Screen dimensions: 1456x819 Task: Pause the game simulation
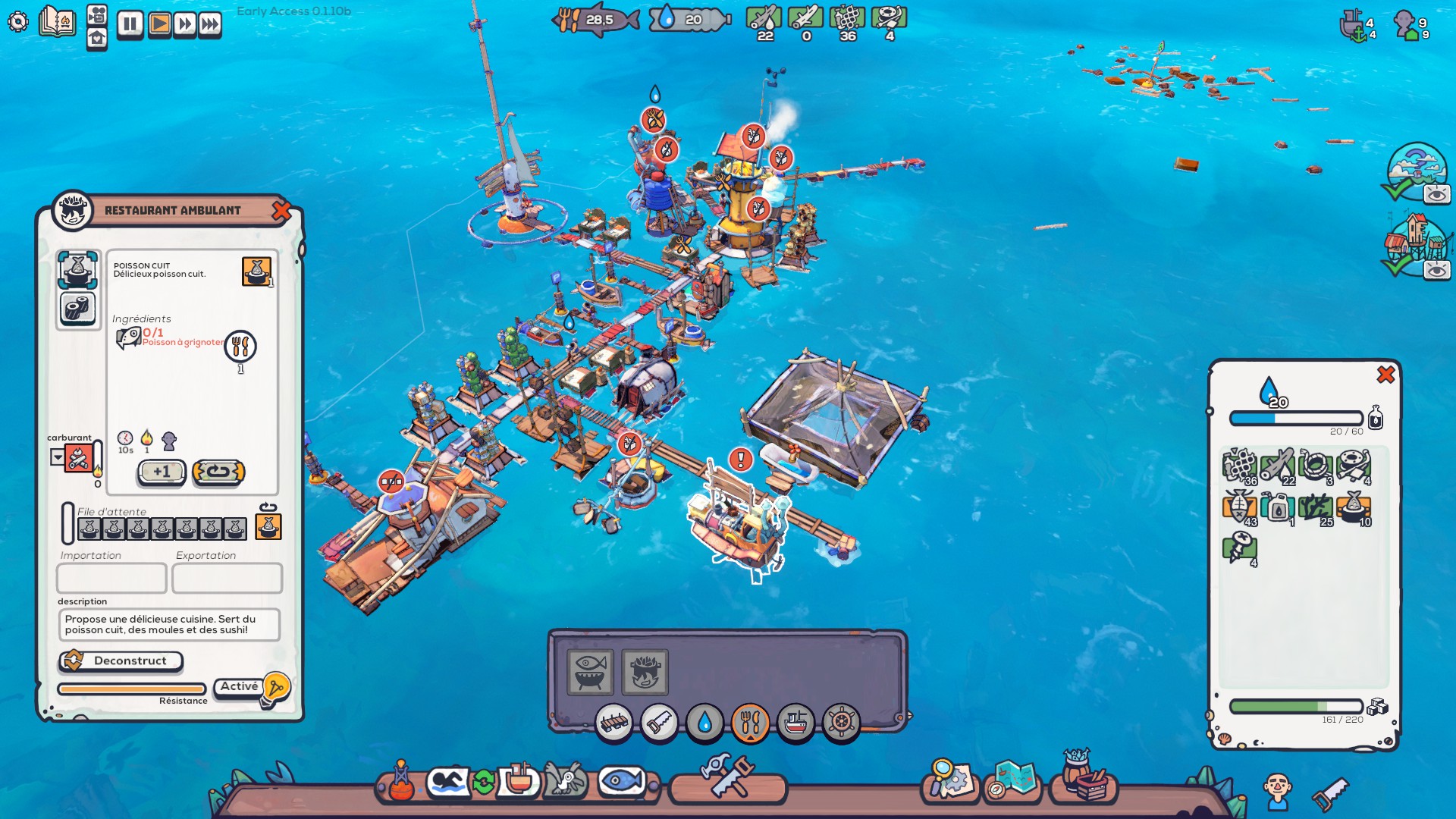point(129,23)
